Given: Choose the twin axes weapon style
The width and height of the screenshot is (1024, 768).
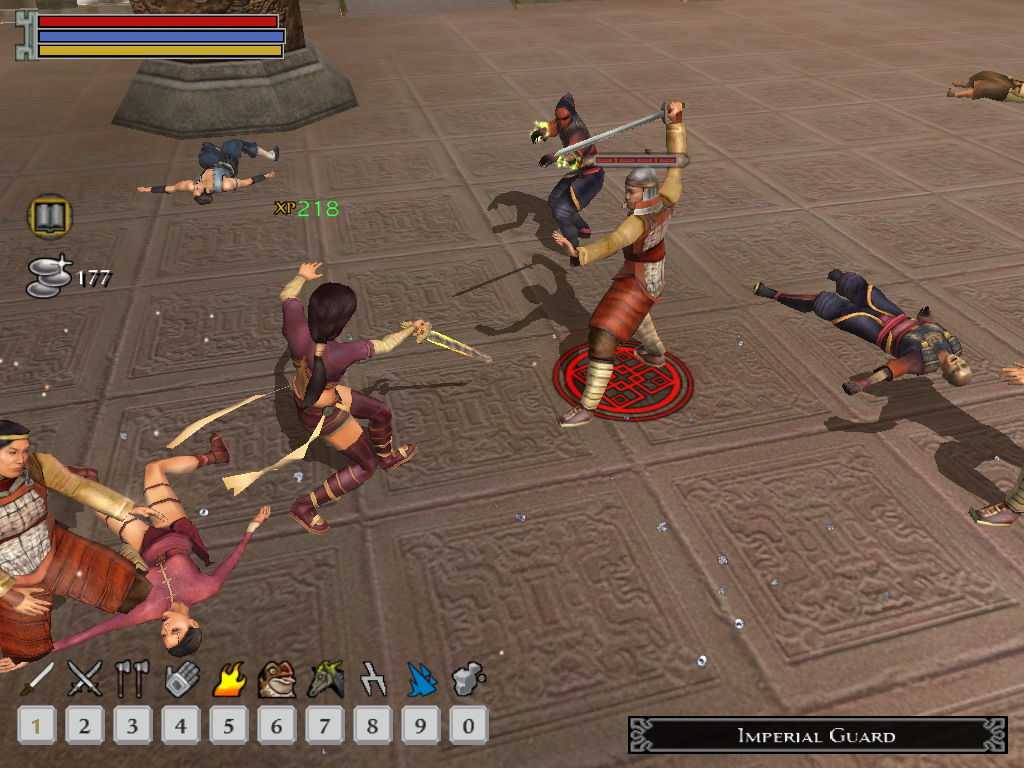Looking at the screenshot, I should tap(132, 679).
